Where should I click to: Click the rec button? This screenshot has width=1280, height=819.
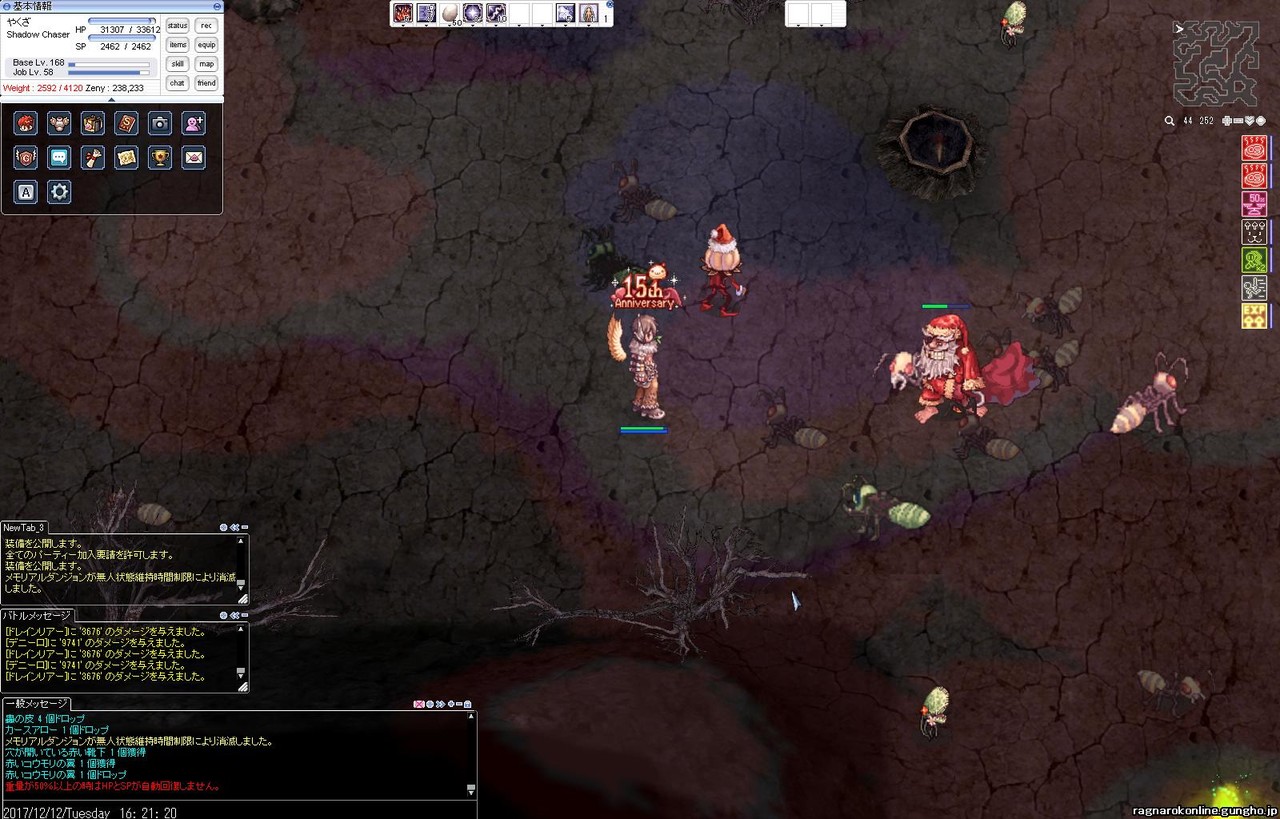[x=206, y=25]
